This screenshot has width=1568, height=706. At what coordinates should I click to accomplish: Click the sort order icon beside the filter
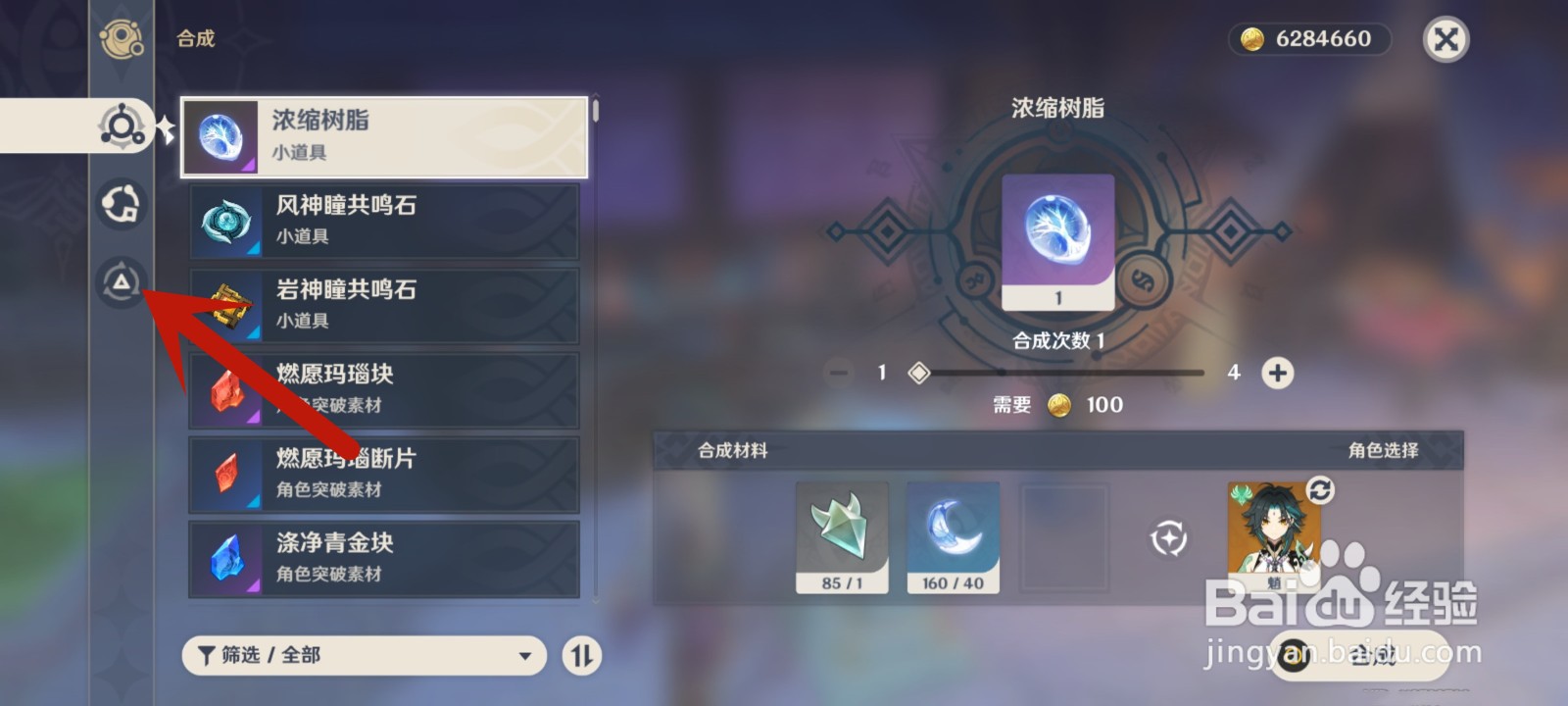click(x=581, y=655)
